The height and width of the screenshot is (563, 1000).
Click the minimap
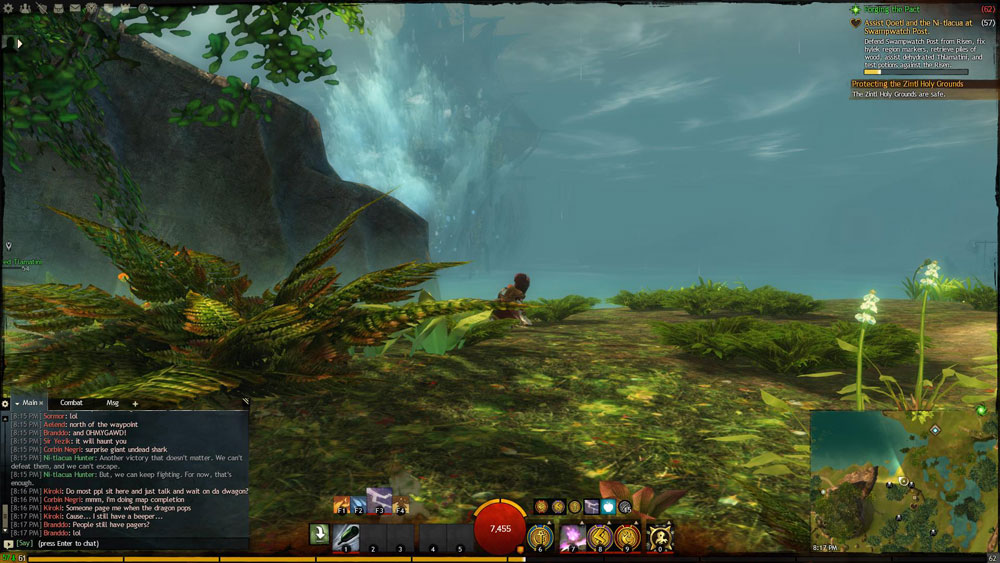(x=900, y=480)
